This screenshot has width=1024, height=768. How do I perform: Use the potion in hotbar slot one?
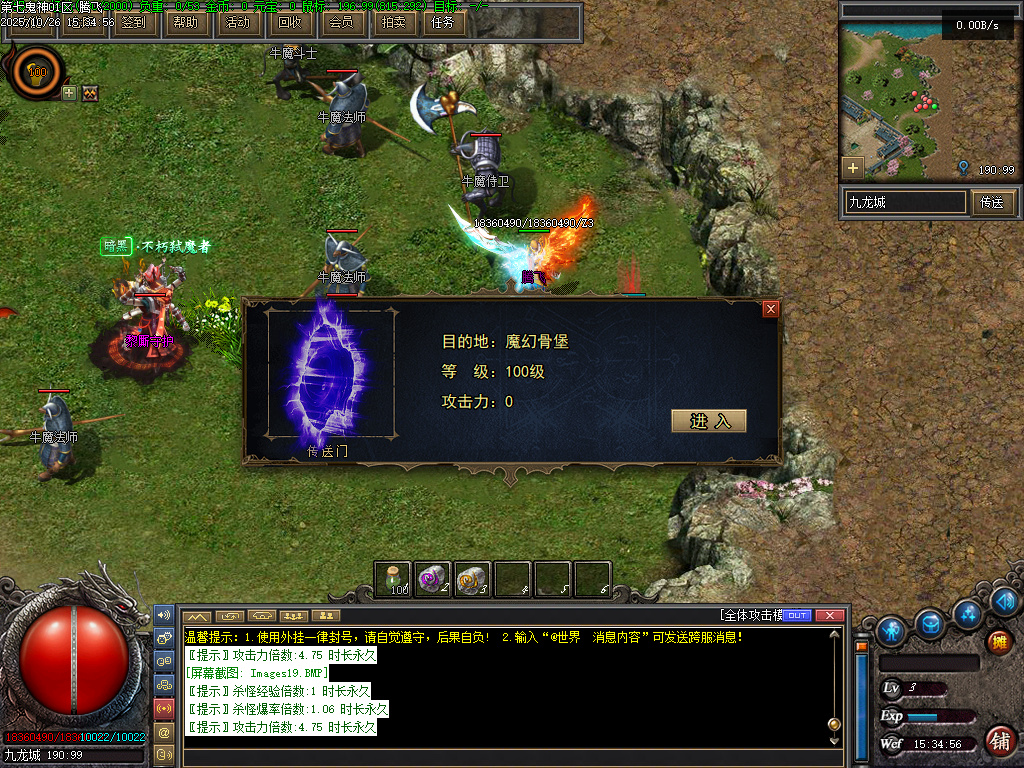pyautogui.click(x=393, y=579)
